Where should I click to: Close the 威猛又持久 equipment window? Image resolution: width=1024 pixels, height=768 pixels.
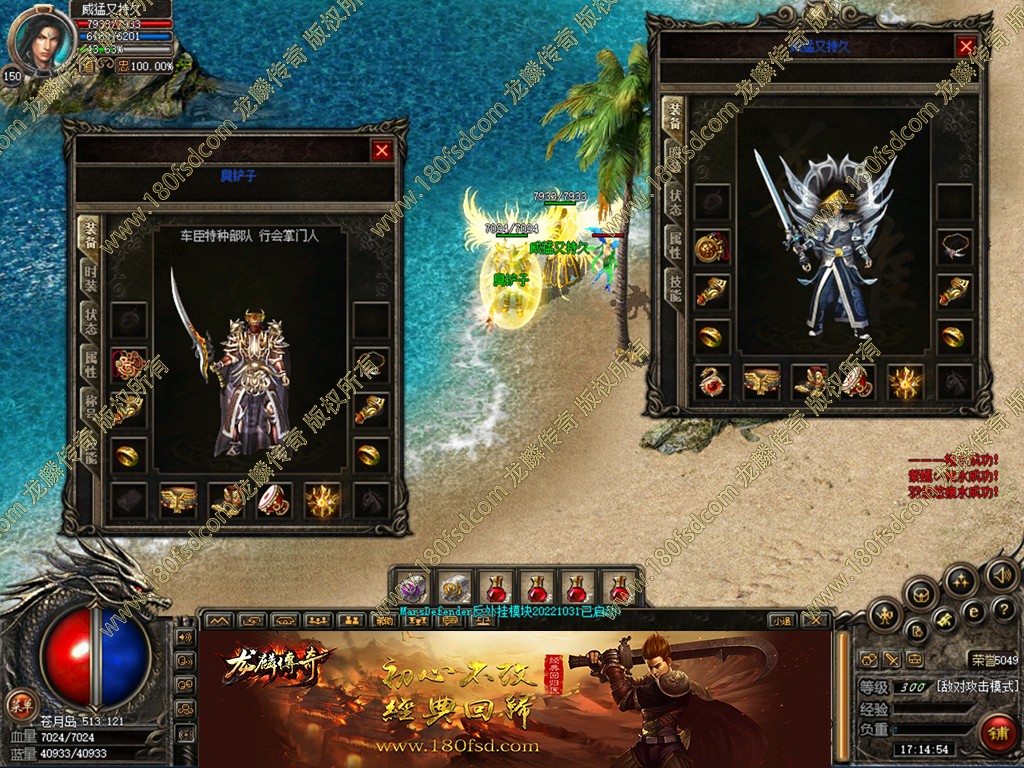click(966, 46)
